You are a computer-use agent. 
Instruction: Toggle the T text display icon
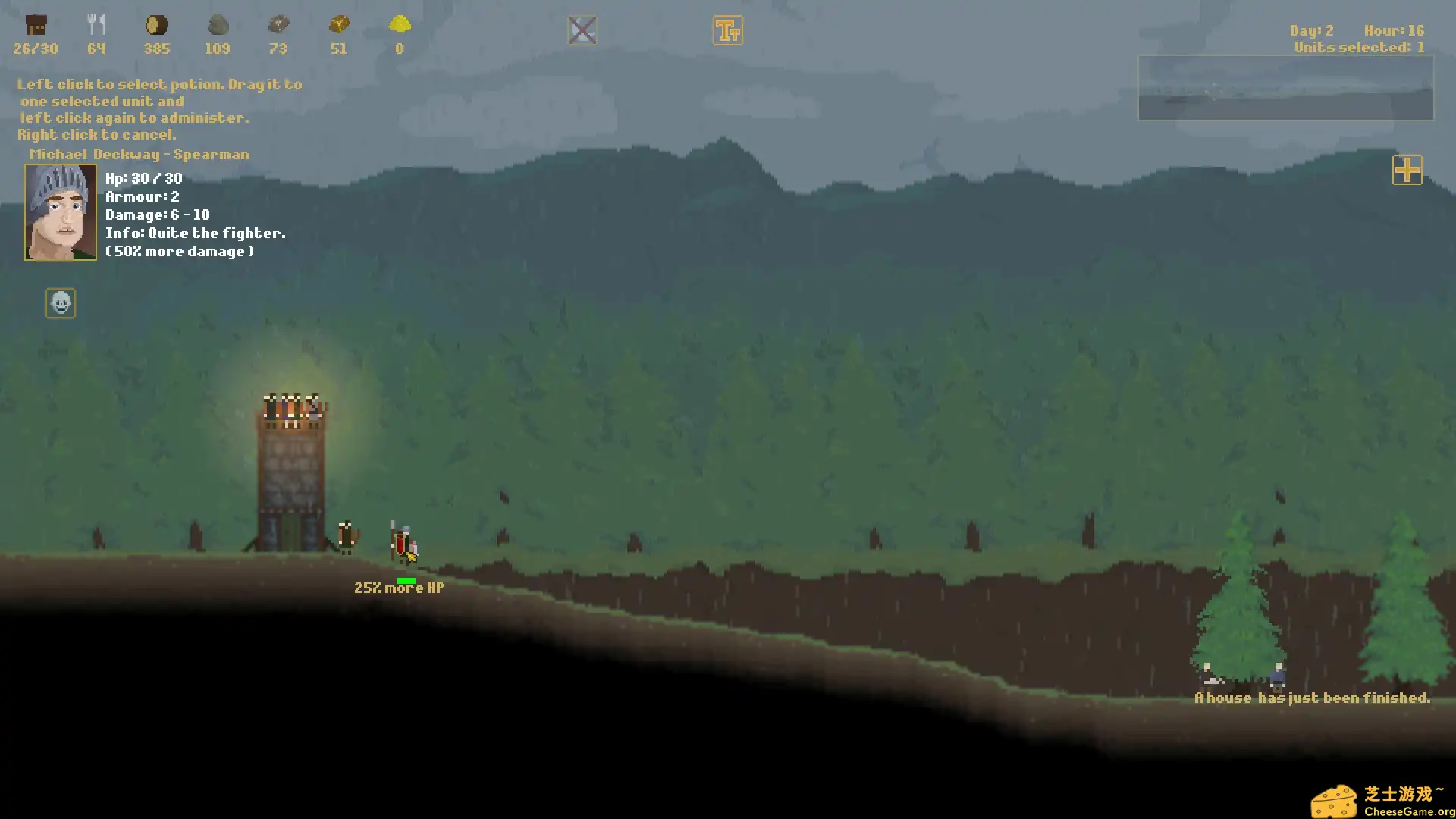click(727, 30)
